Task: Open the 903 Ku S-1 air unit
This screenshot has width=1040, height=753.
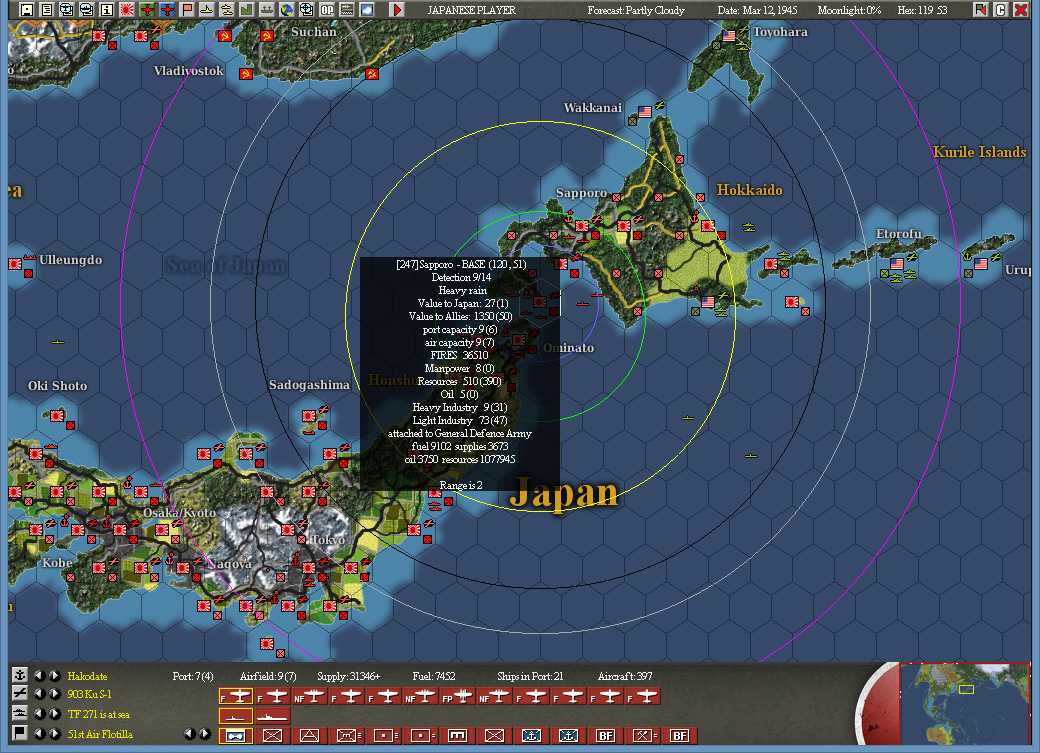Action: 90,695
